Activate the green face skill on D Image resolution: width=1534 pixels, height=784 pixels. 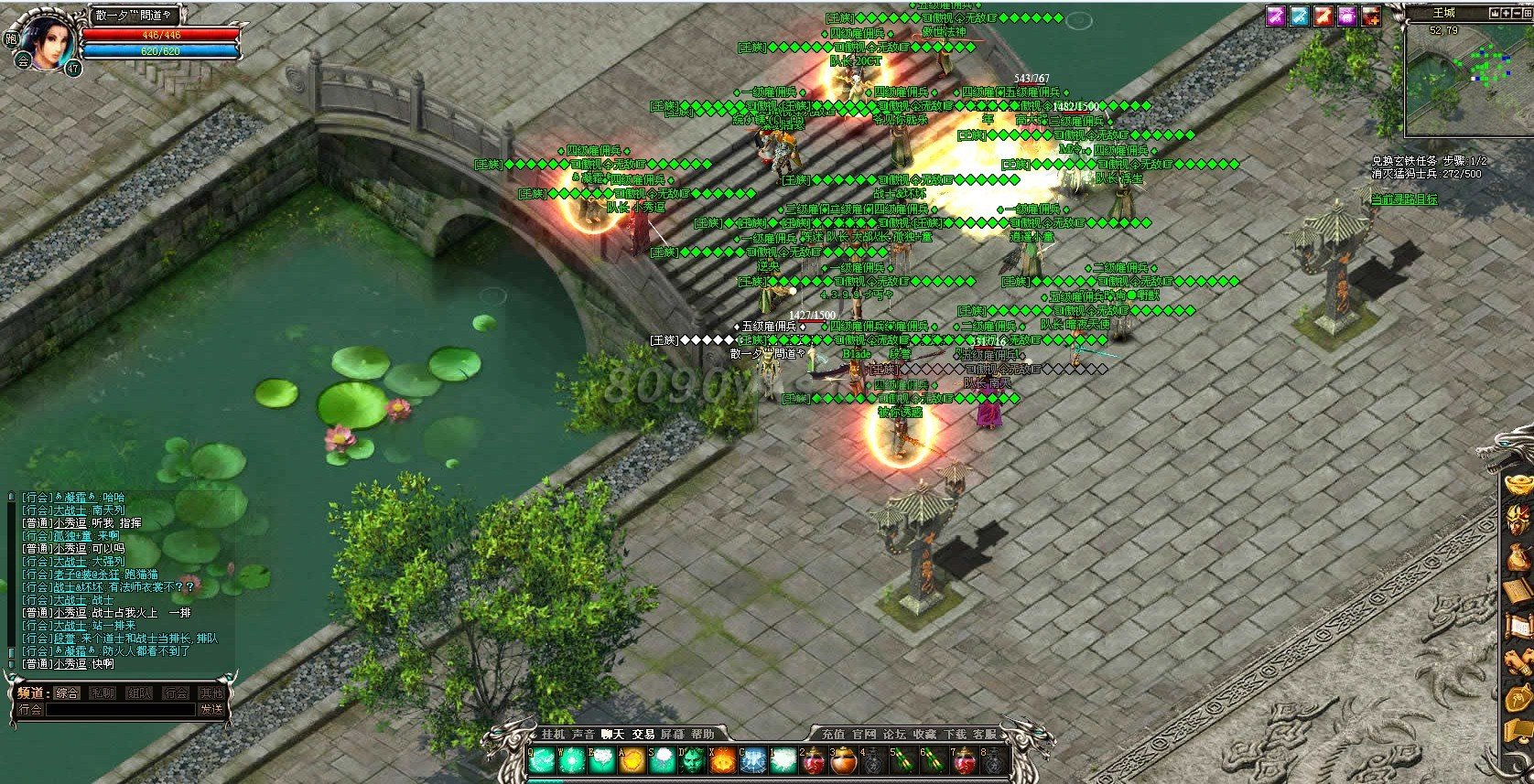click(693, 761)
